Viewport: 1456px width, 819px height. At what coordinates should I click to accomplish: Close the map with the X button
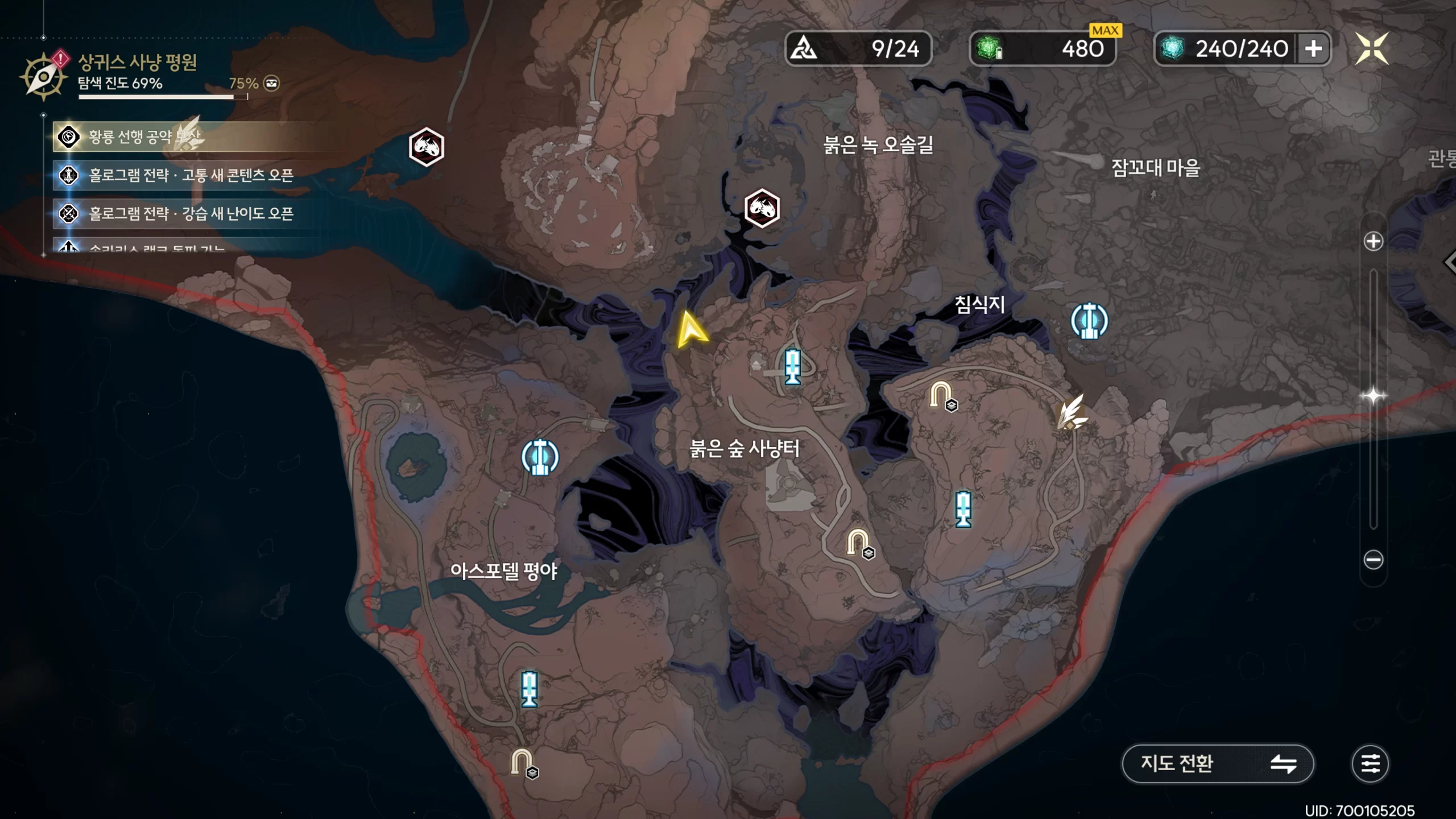click(x=1372, y=49)
